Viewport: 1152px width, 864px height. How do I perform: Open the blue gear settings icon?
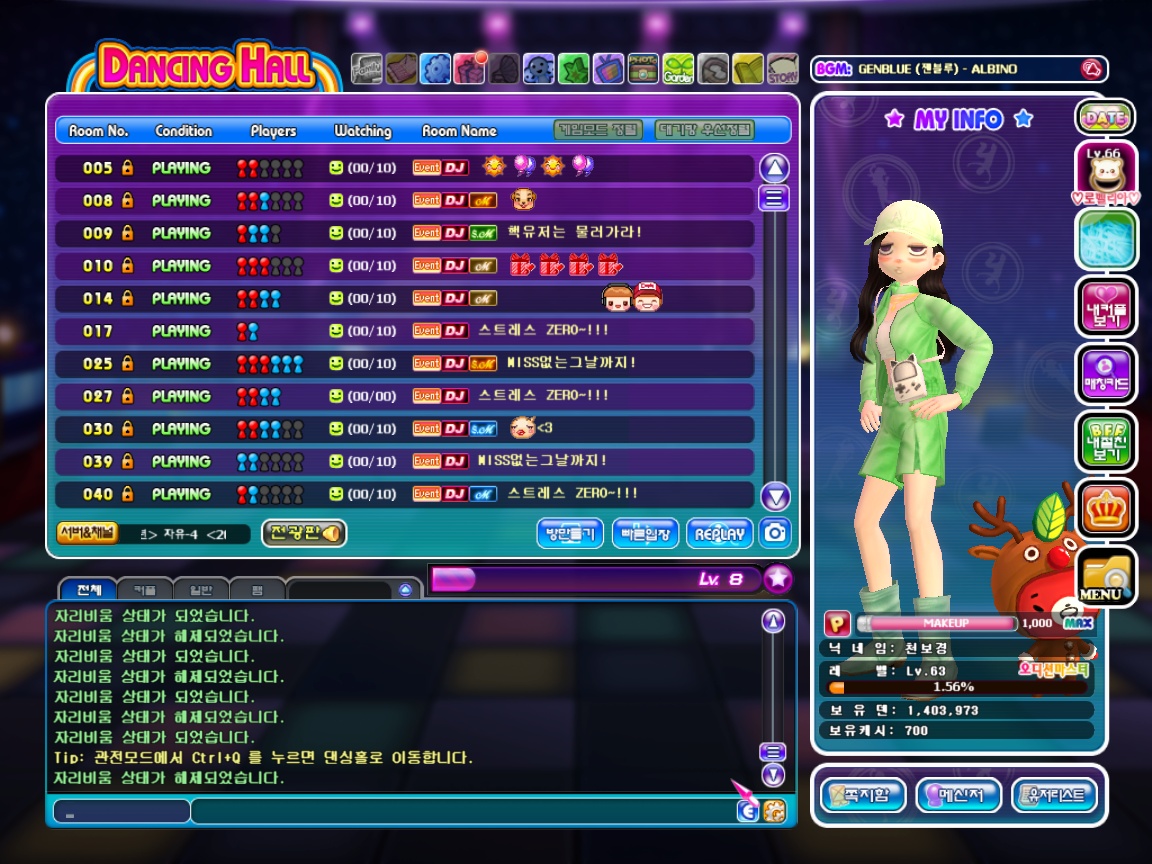435,68
